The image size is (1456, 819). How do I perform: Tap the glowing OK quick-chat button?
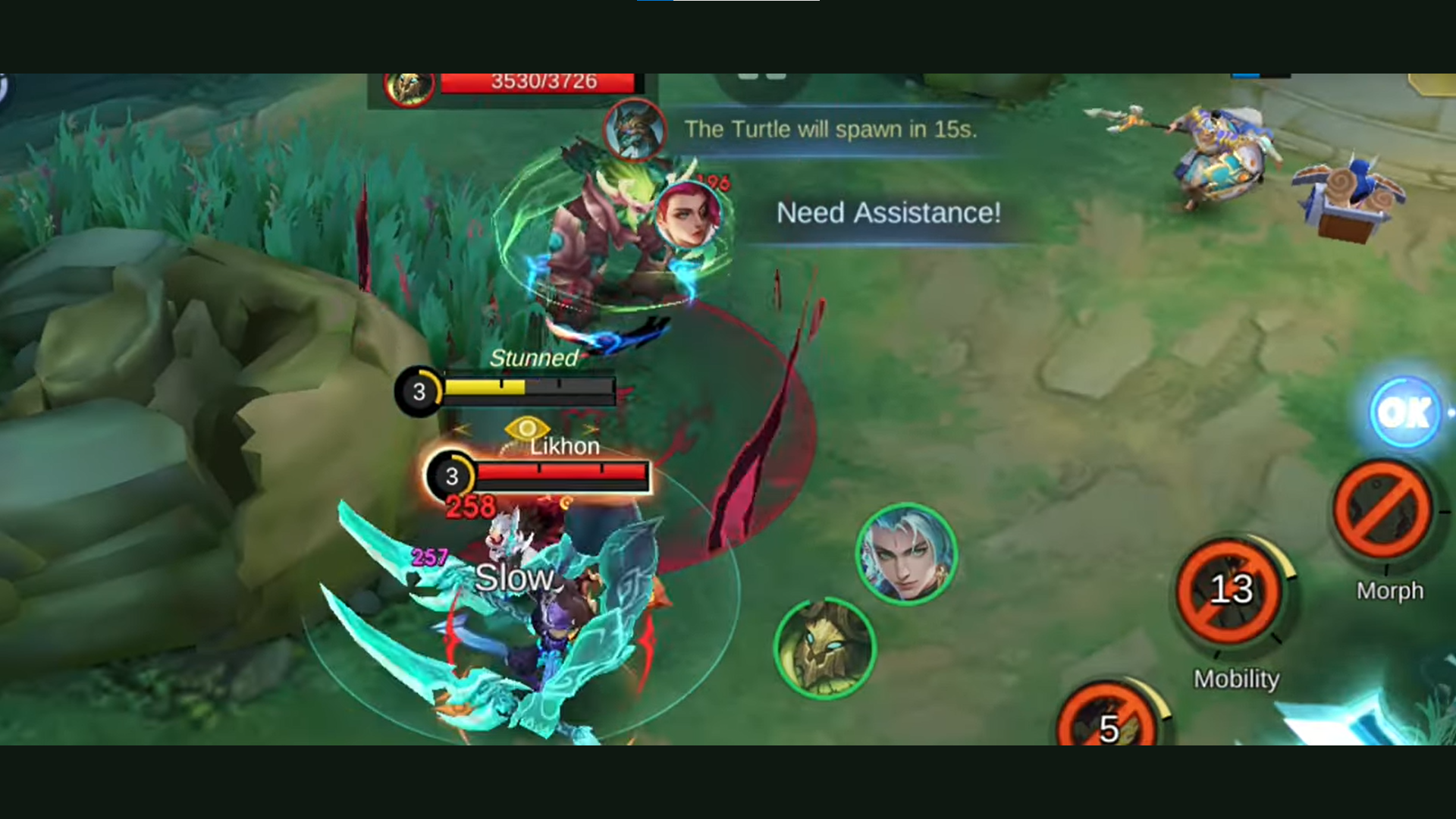pos(1404,413)
